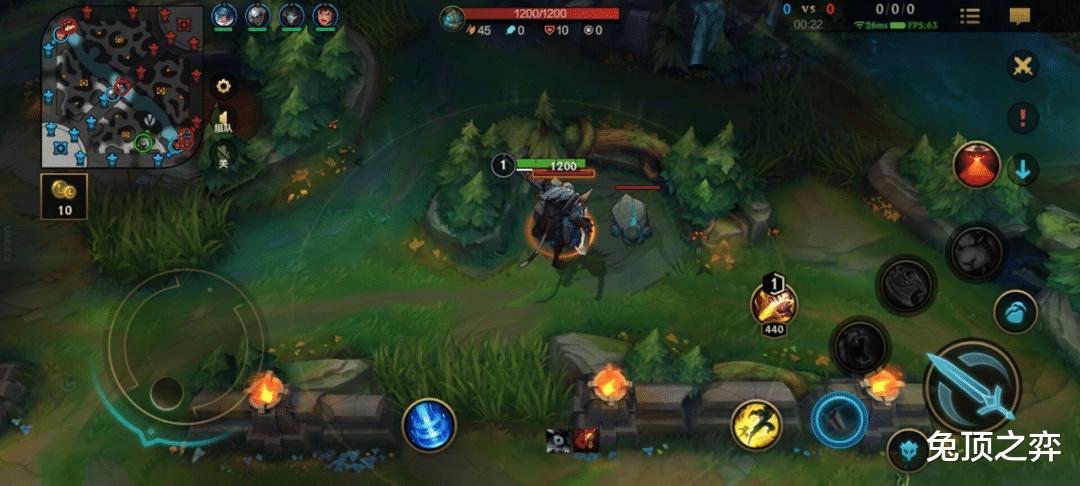The width and height of the screenshot is (1080, 486).
Task: Open the shop via gold coins button
Action: click(64, 197)
